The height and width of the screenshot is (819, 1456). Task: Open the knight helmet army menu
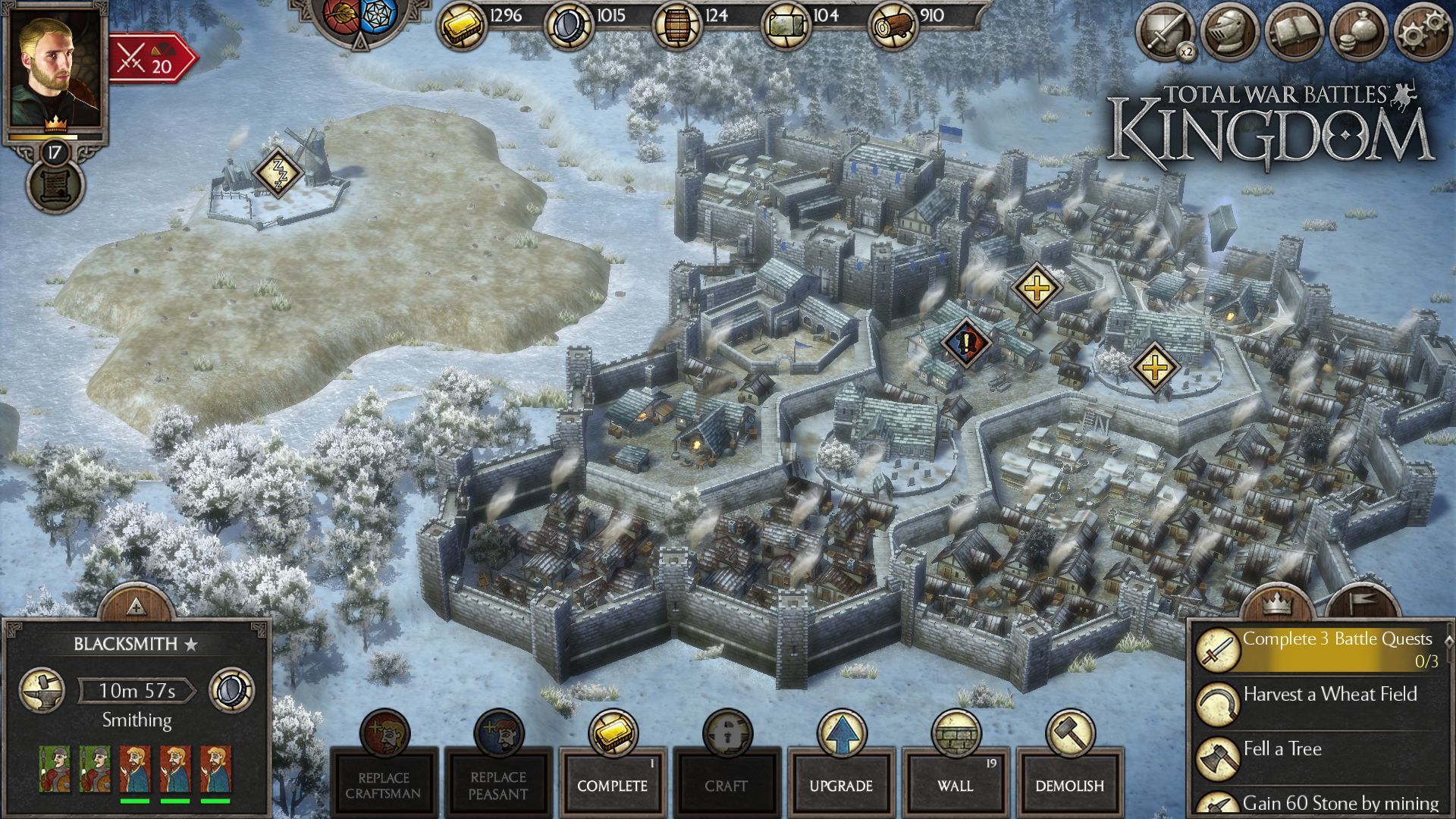(1228, 33)
